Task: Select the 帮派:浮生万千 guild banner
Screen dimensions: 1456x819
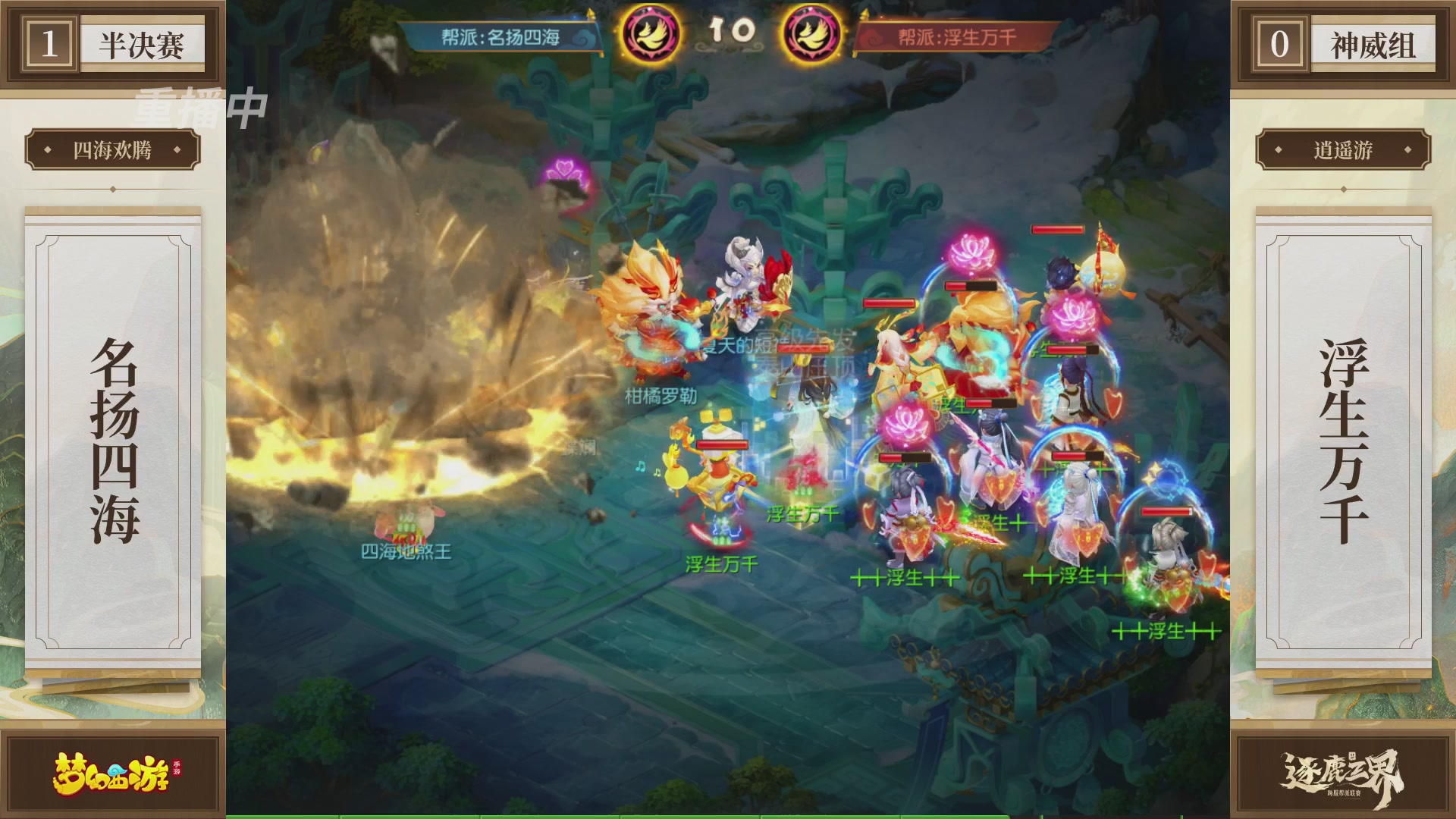Action: (956, 37)
